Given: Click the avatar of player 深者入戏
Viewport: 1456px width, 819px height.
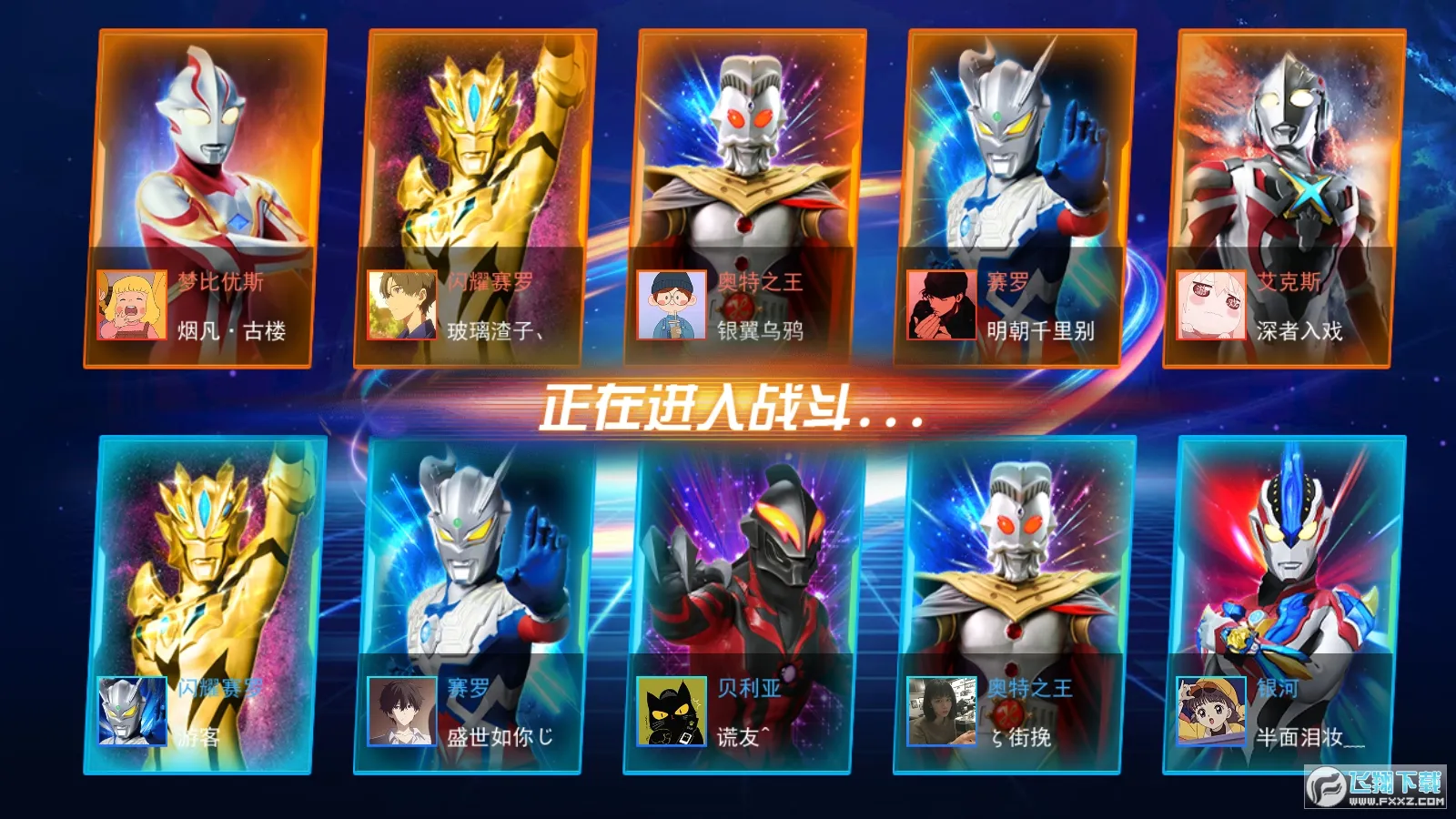Looking at the screenshot, I should (1211, 305).
